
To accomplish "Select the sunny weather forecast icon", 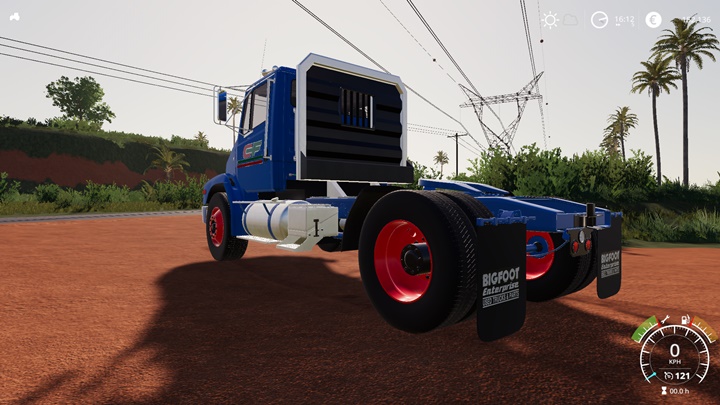I will 550,19.
